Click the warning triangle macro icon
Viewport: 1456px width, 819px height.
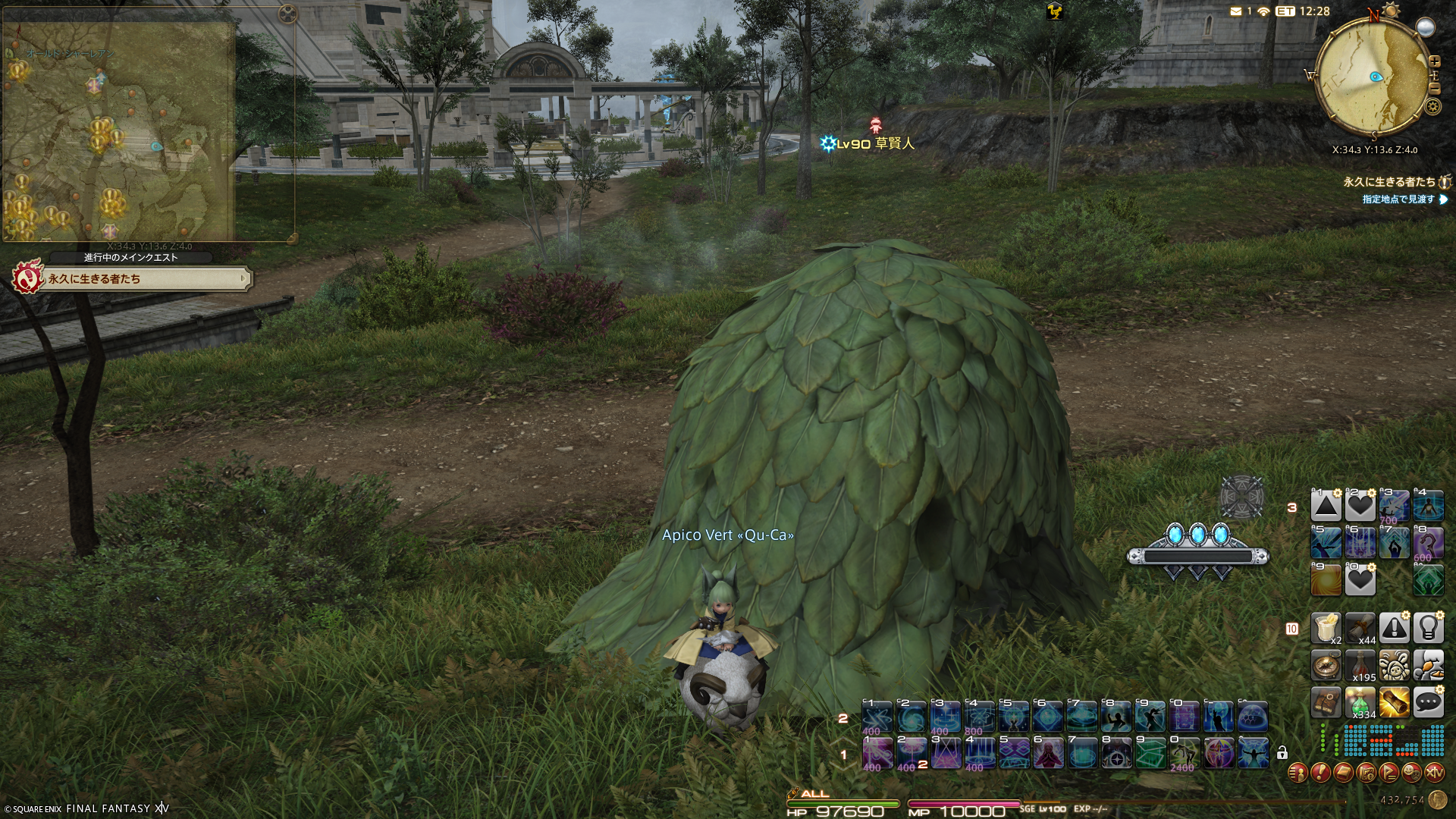point(1394,628)
